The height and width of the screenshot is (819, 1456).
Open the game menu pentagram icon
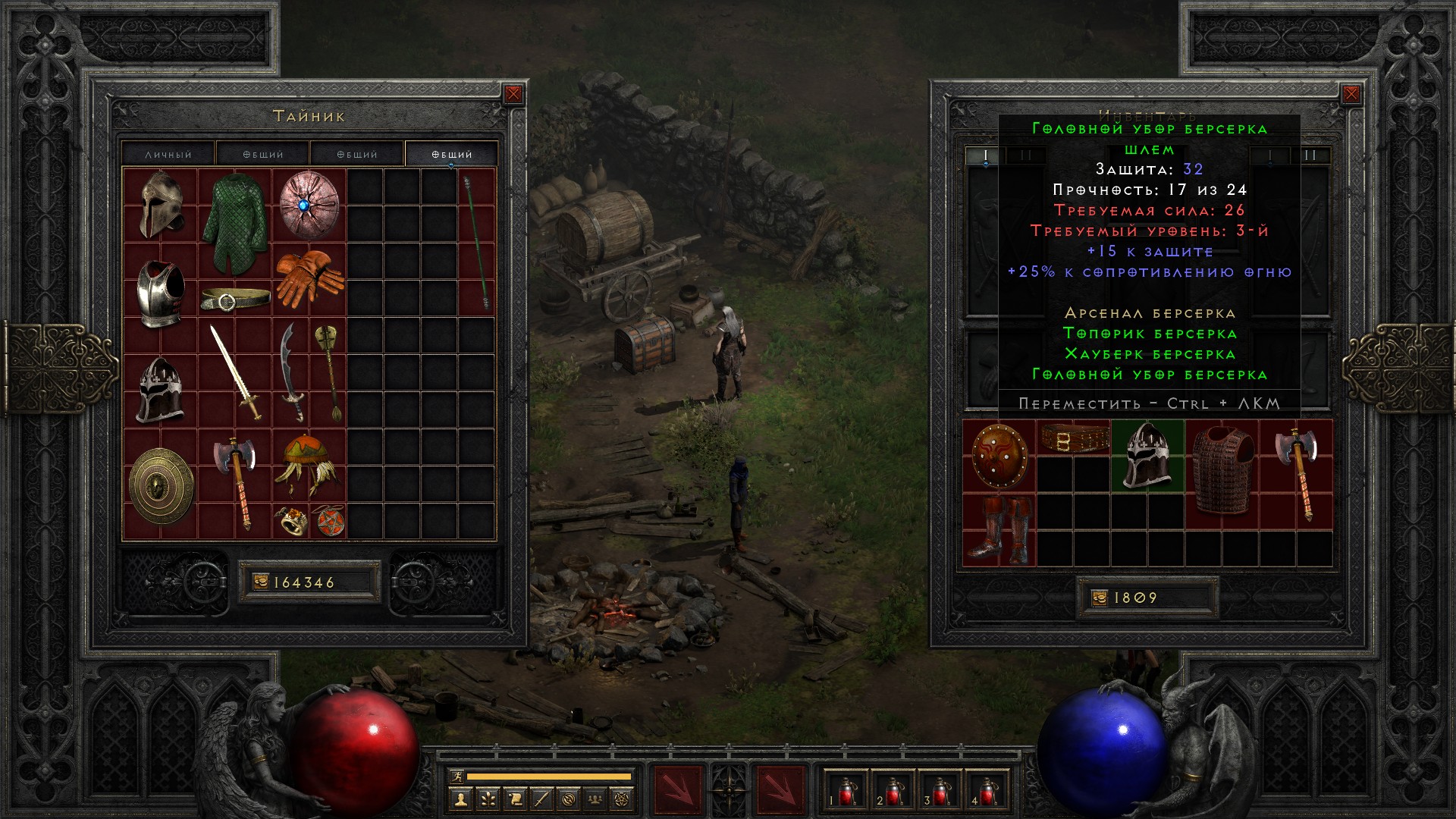click(623, 799)
